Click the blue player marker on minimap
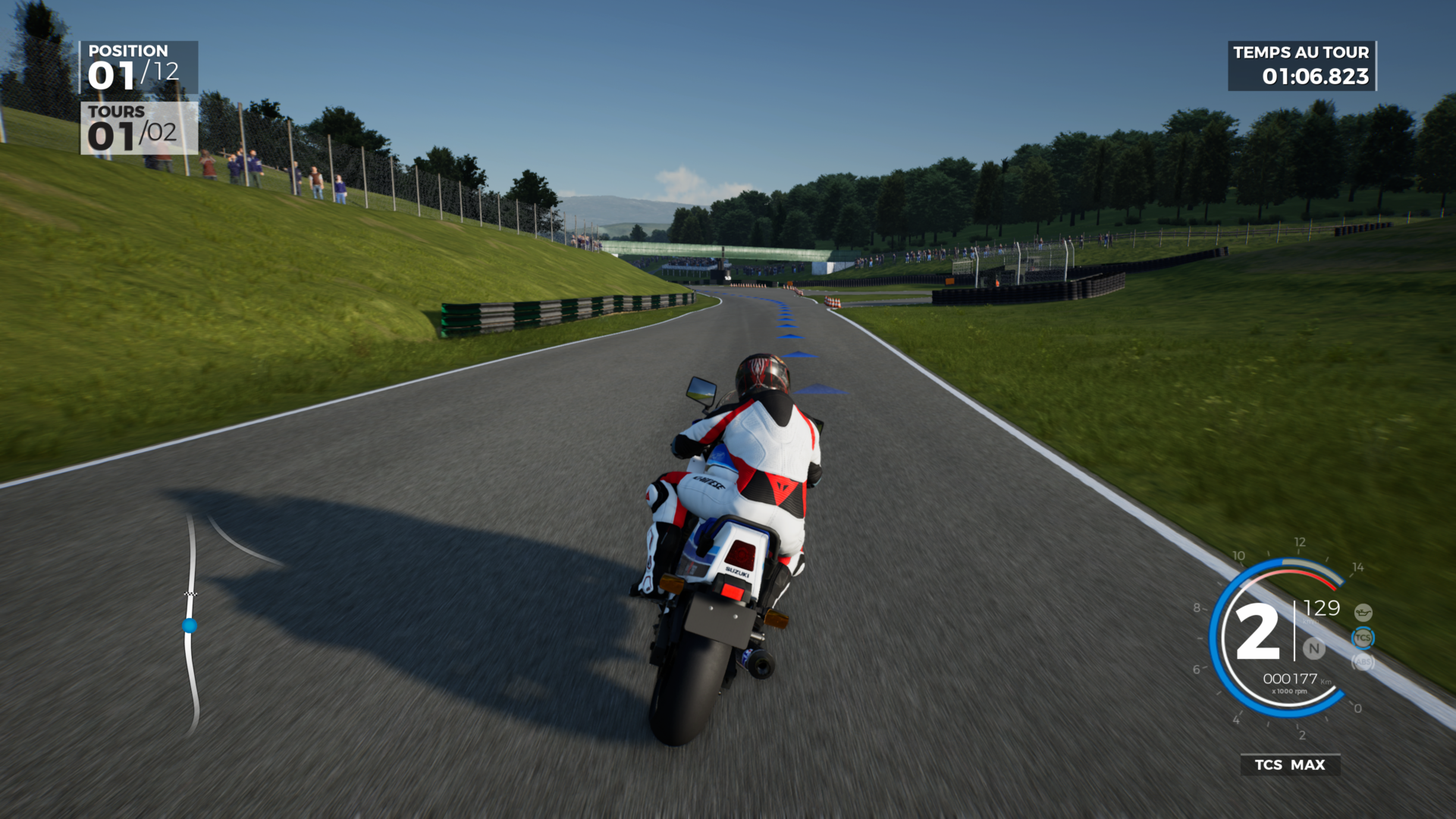This screenshot has width=1456, height=819. tap(190, 626)
